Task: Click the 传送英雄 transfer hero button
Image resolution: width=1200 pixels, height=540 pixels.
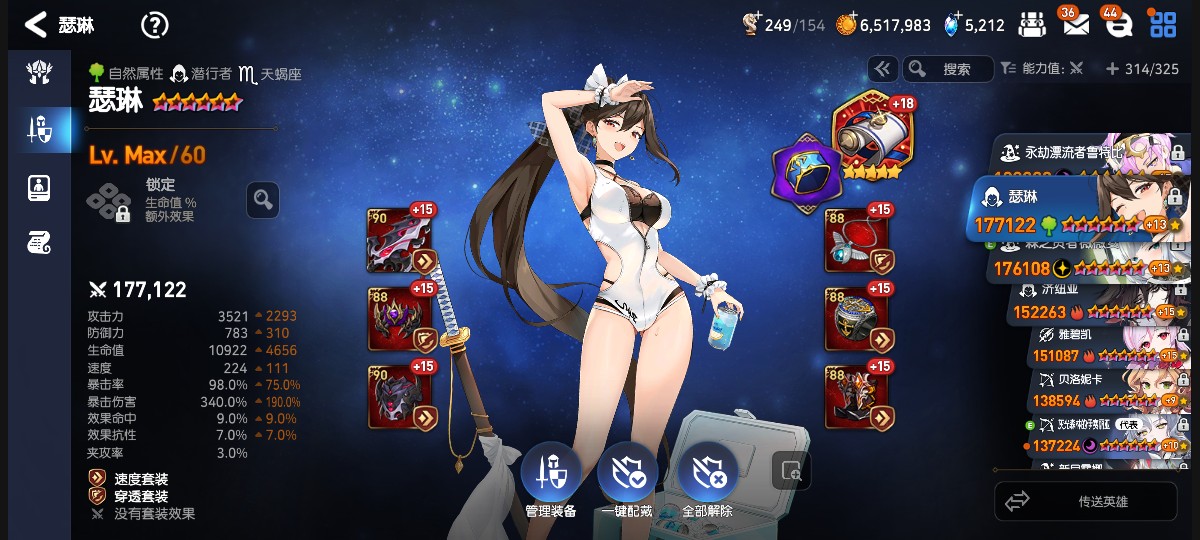Action: click(1086, 501)
